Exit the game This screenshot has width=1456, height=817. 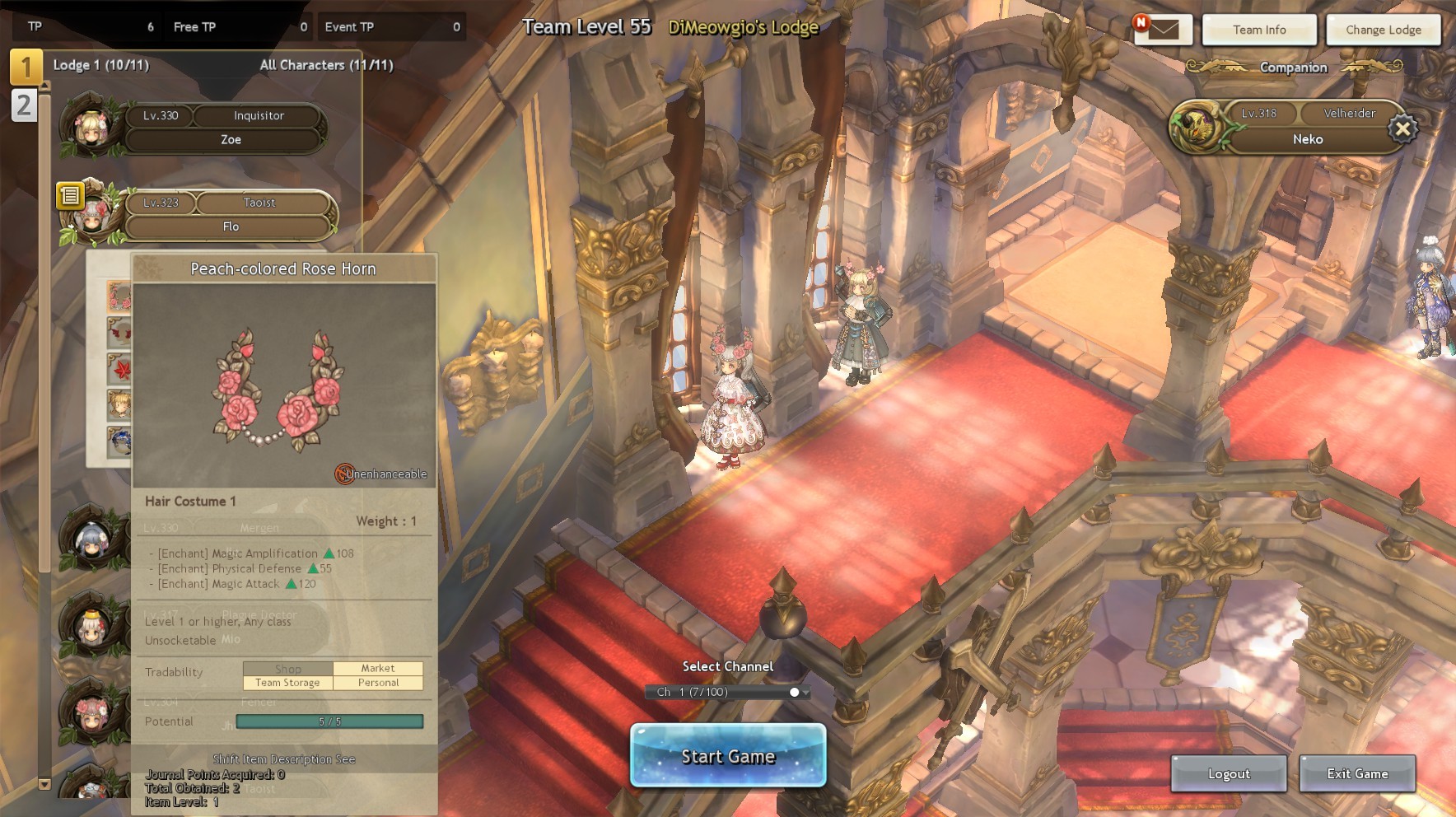(1356, 773)
